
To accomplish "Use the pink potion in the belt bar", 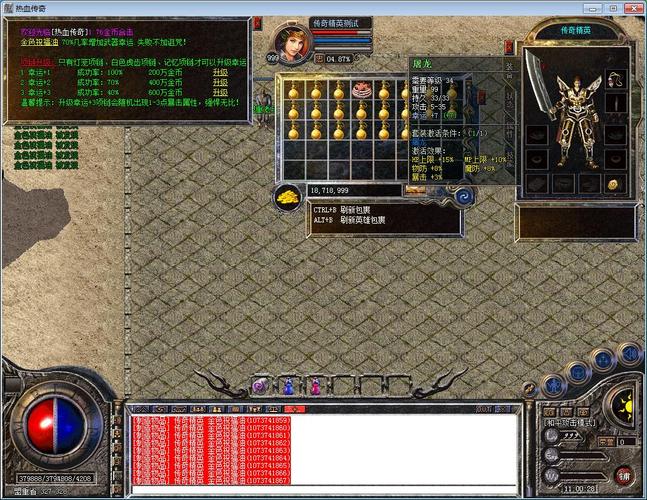I will click(x=316, y=386).
